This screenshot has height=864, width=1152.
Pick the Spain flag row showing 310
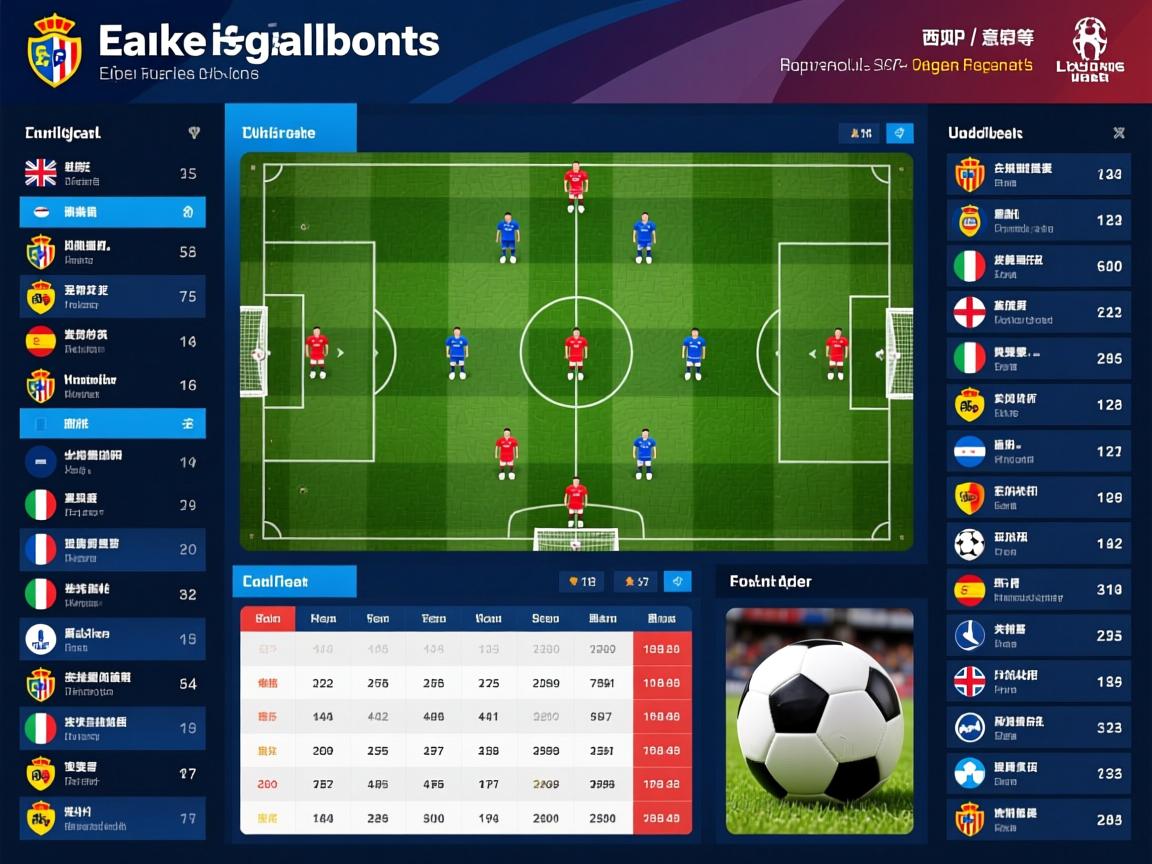point(1038,590)
